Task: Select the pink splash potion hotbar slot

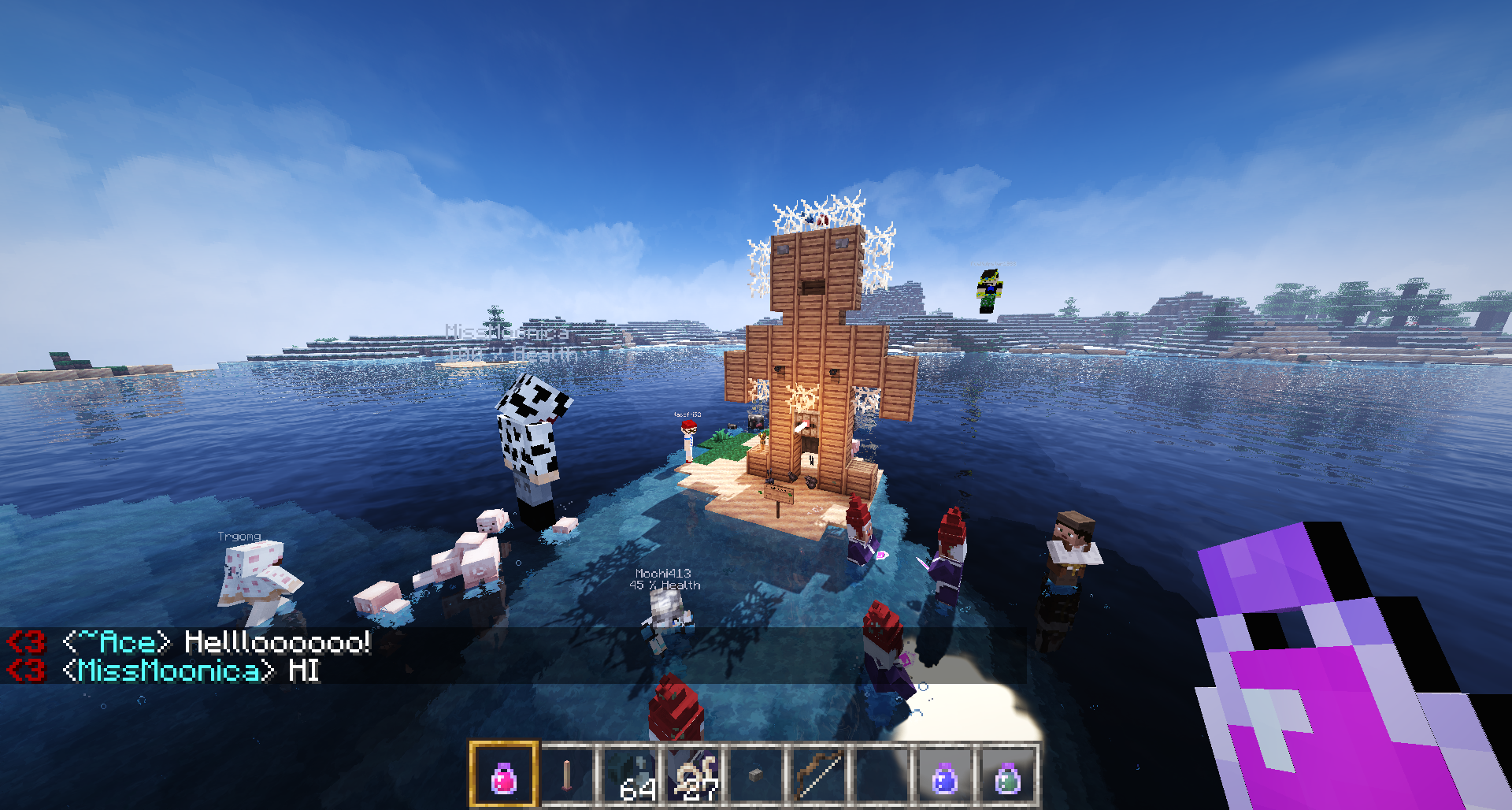Action: (x=504, y=776)
